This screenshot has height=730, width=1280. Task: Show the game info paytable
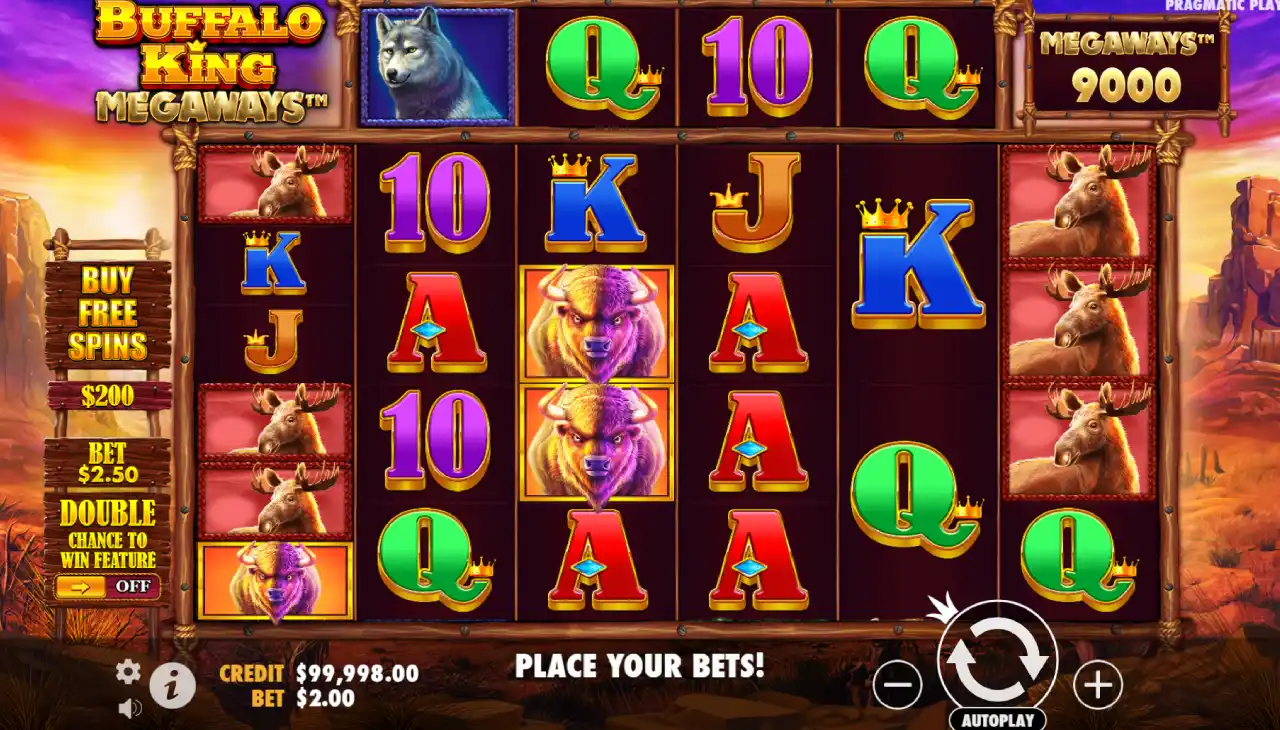(172, 686)
